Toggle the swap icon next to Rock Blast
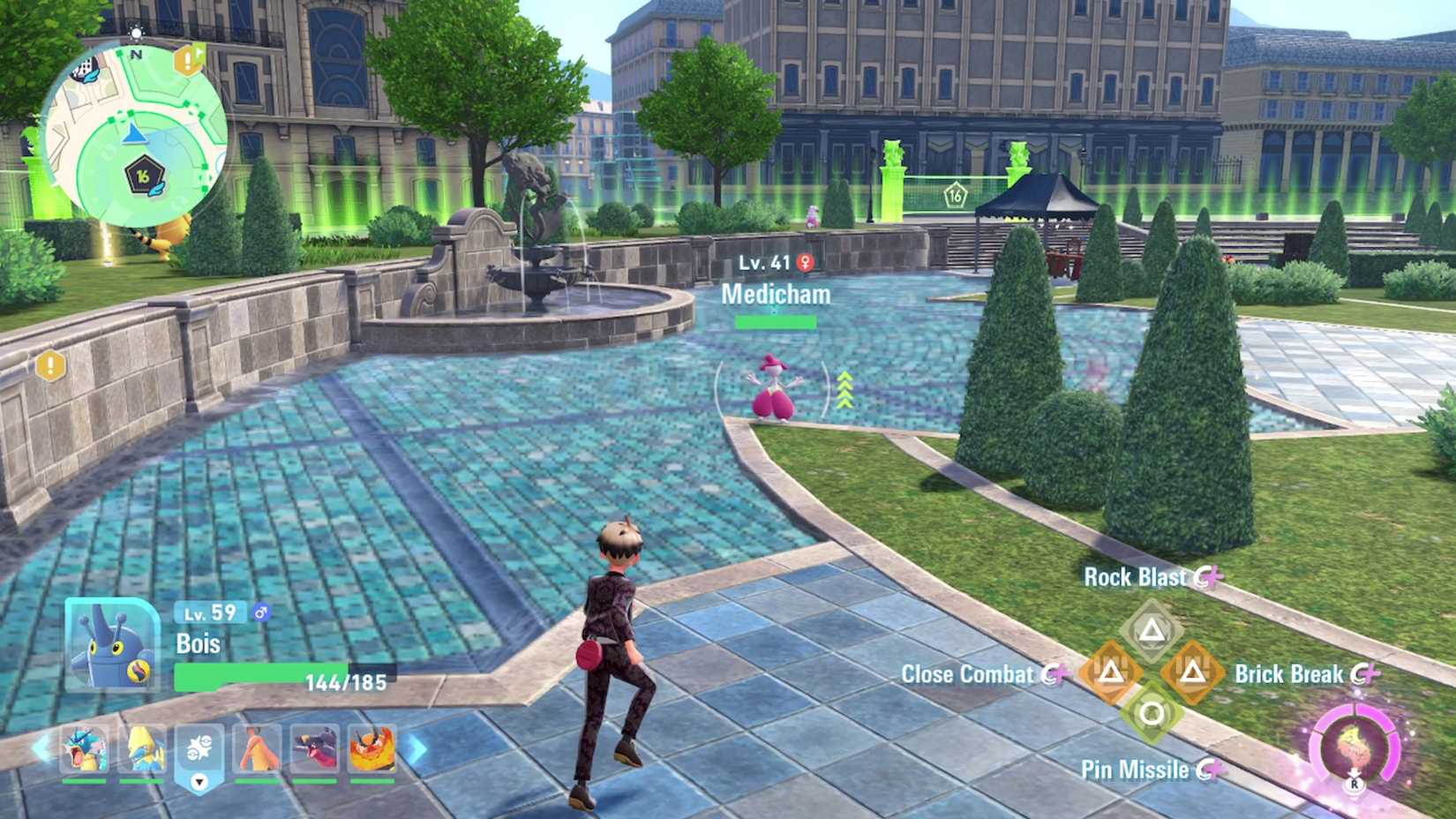Image resolution: width=1456 pixels, height=819 pixels. (1212, 576)
